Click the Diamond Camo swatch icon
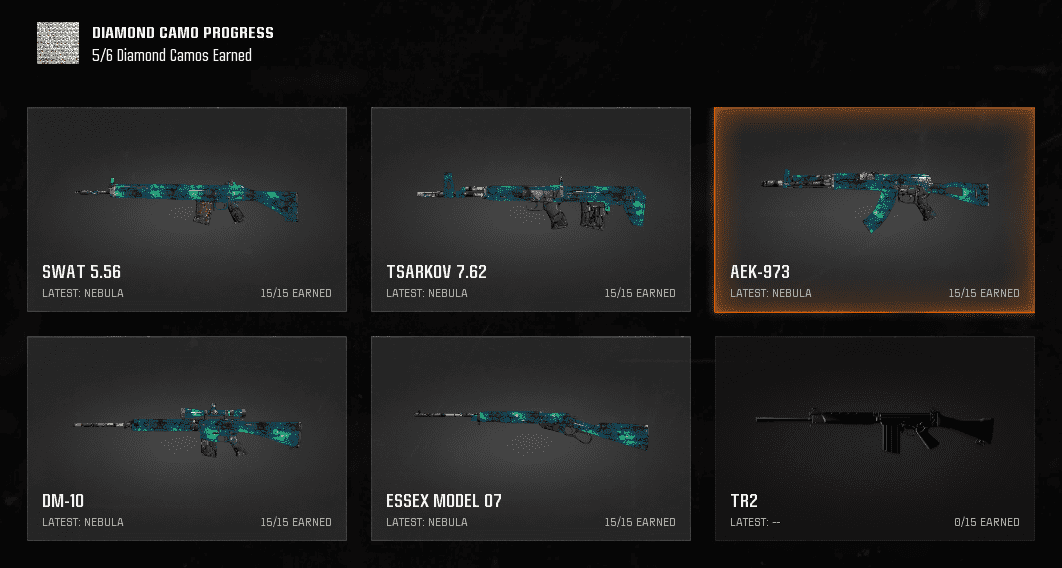This screenshot has width=1062, height=568. pyautogui.click(x=58, y=44)
